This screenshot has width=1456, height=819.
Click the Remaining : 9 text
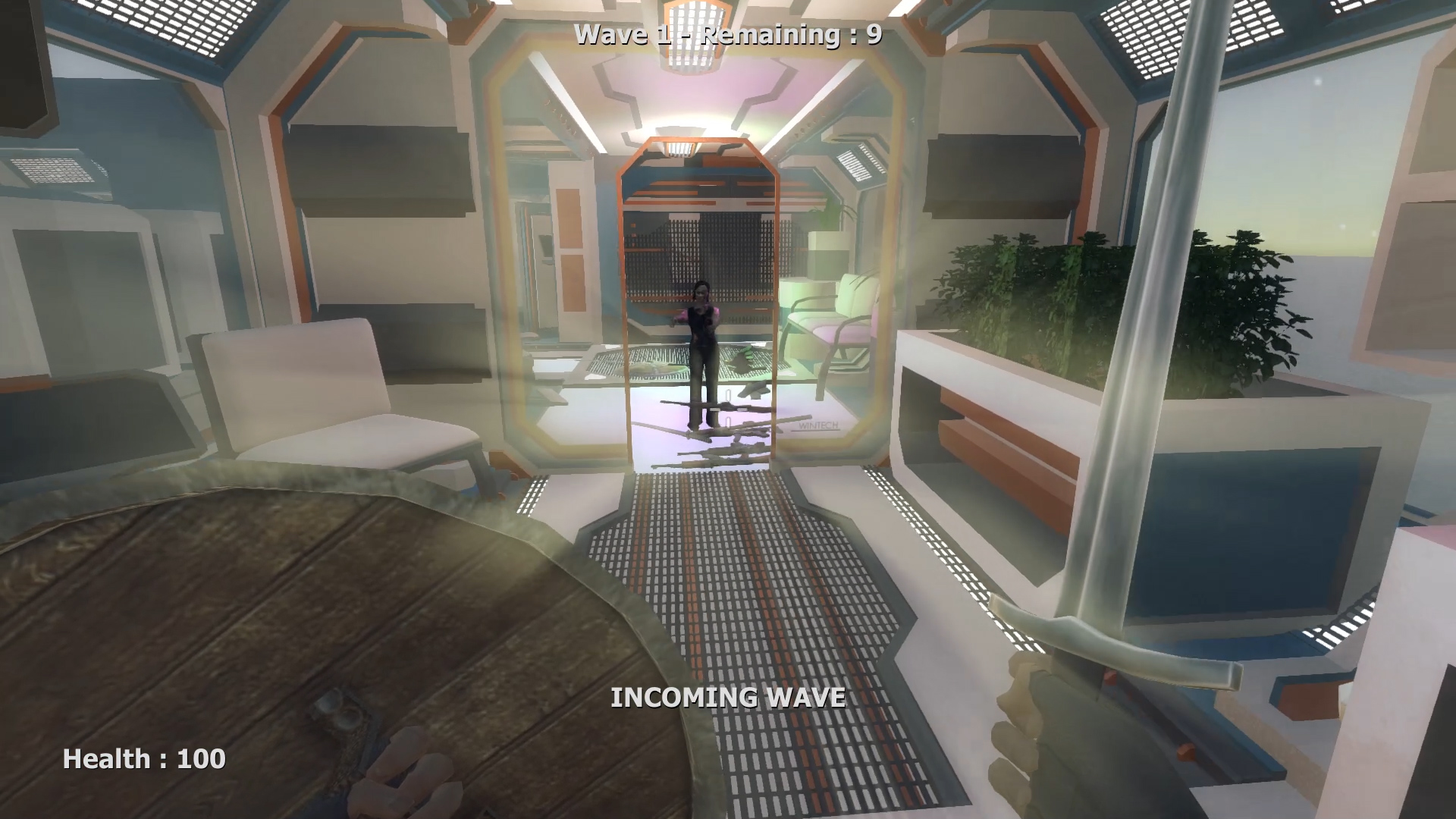coord(789,33)
